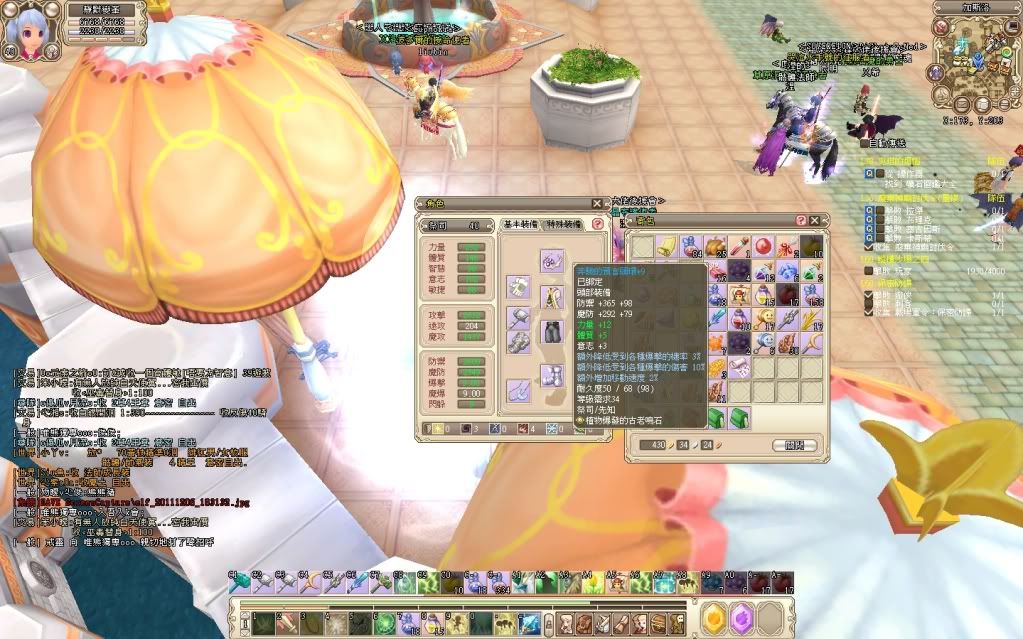Select the yellow scroll in the backpack

coord(665,245)
